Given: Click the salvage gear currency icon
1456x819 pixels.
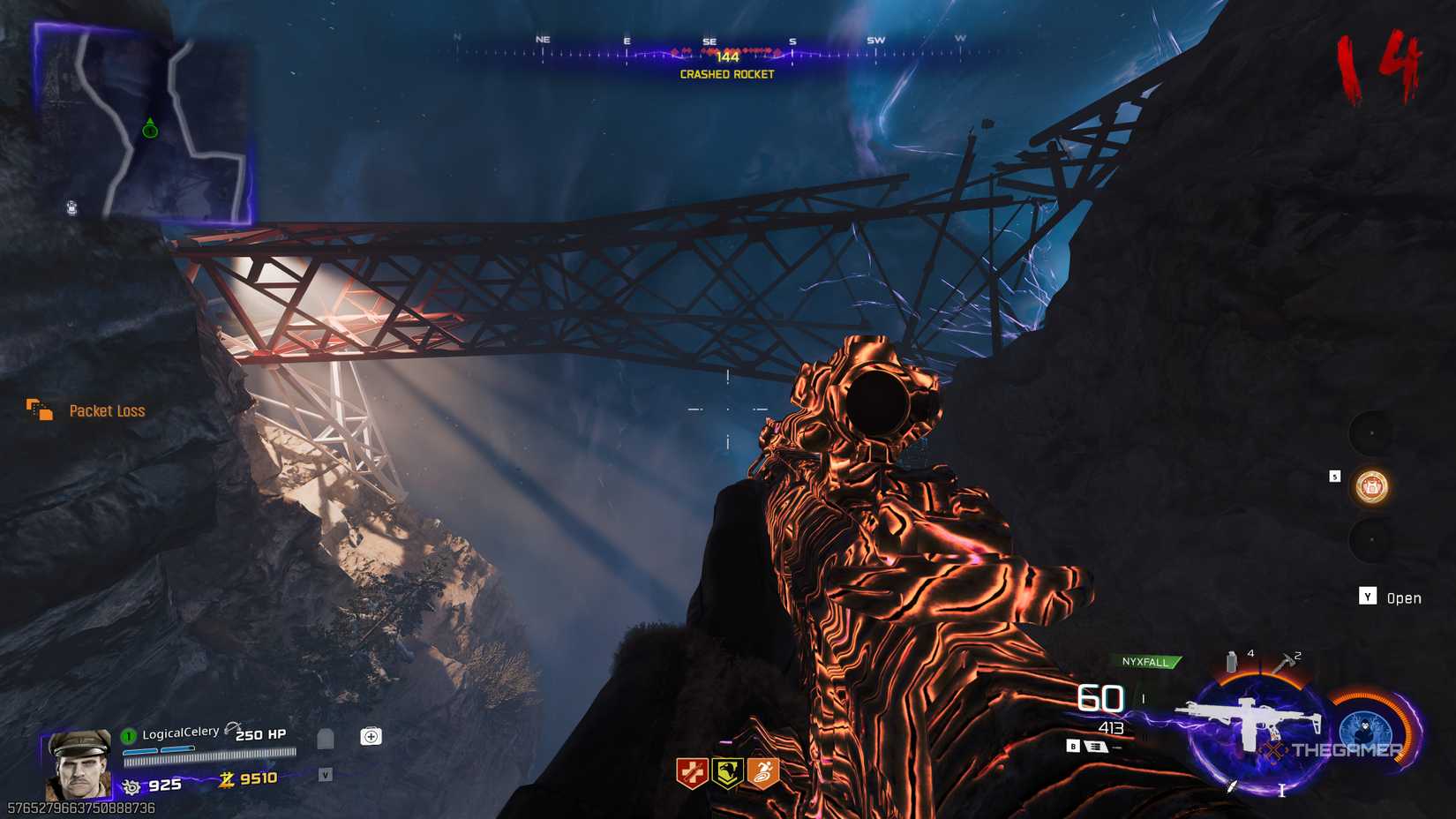Looking at the screenshot, I should [131, 785].
